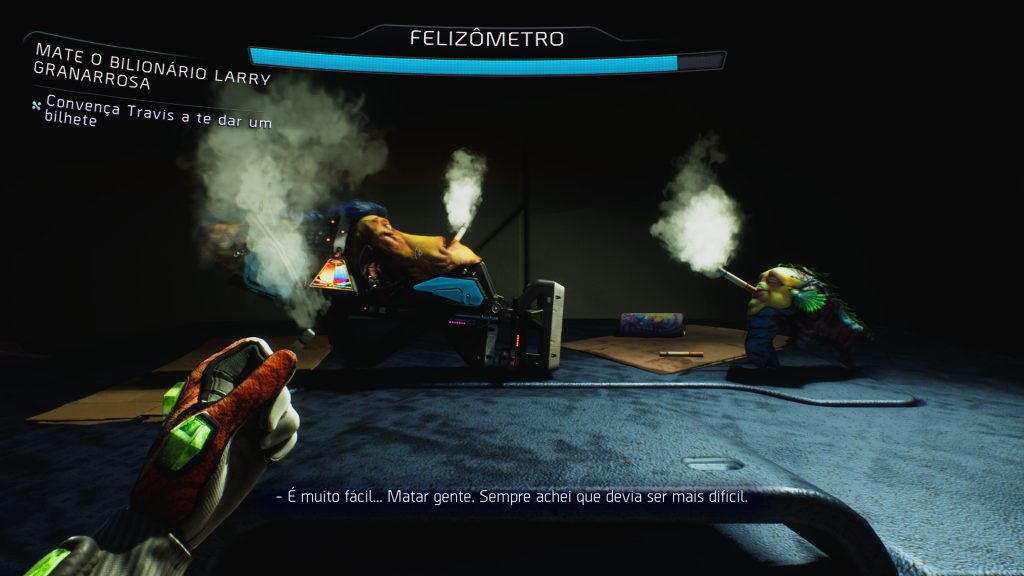Select the Mate o Bilionário Larry Granarrosa quest title

tap(151, 64)
